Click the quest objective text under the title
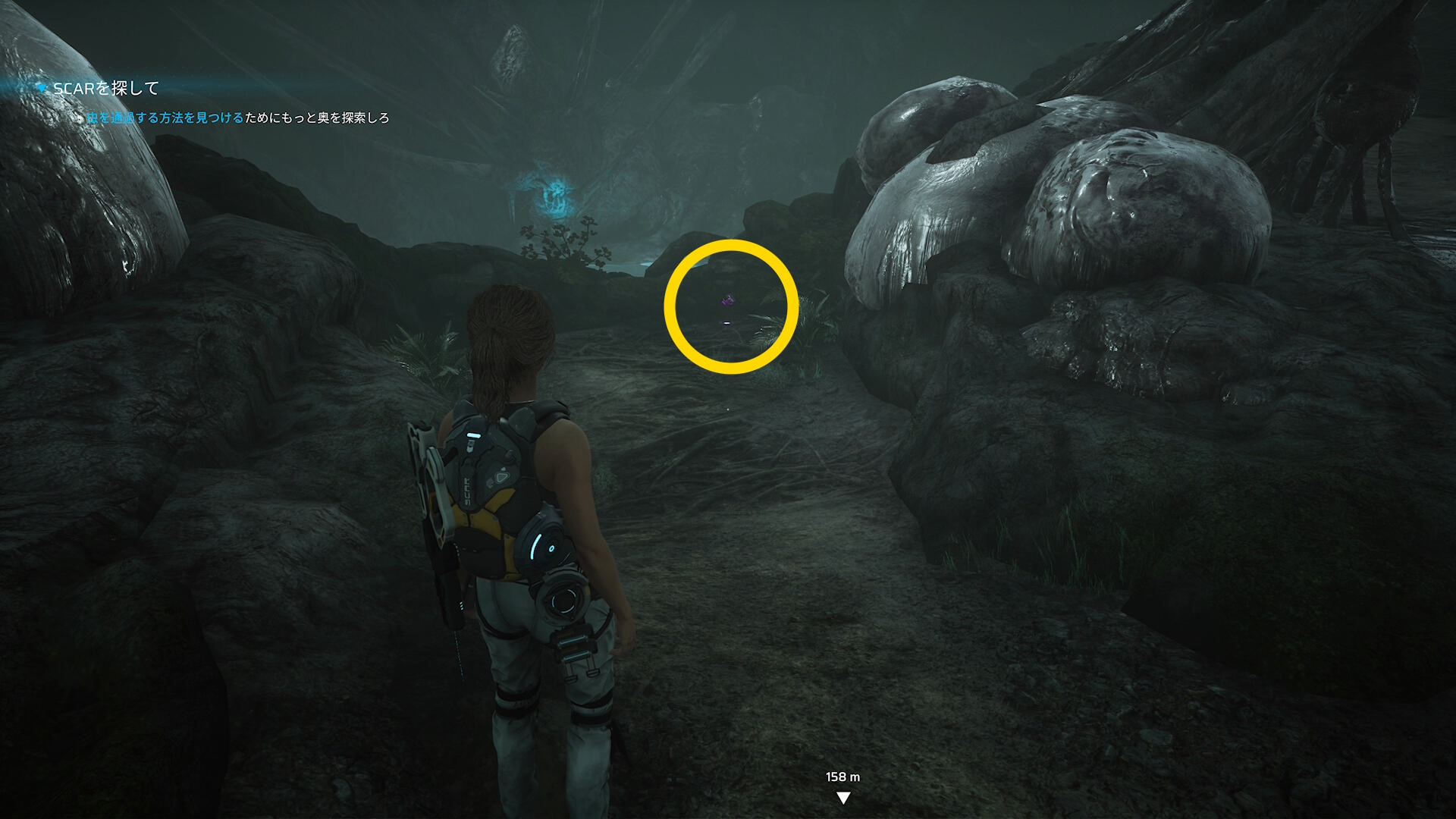This screenshot has height=819, width=1456. coord(237,118)
